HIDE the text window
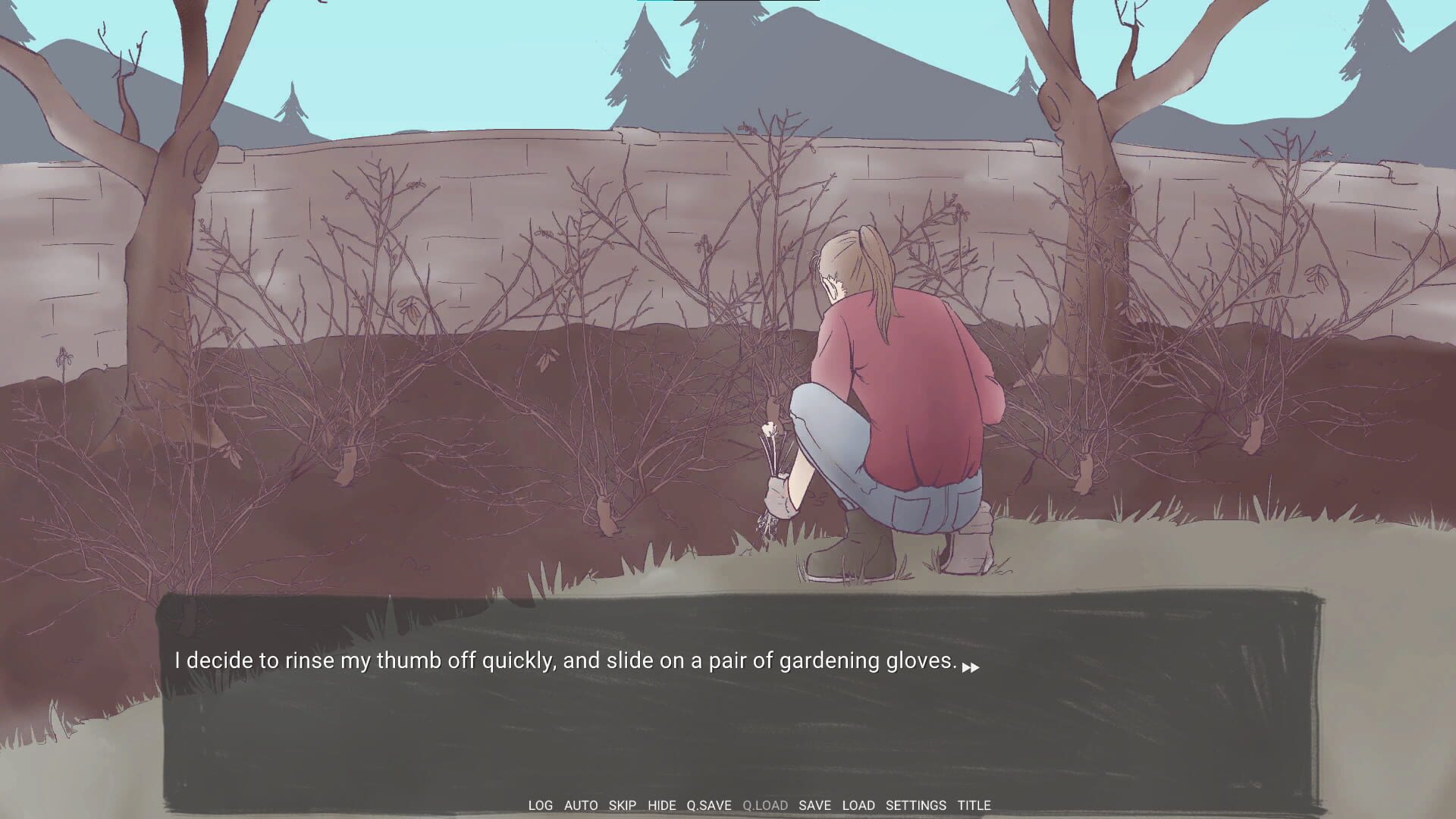 [661, 805]
